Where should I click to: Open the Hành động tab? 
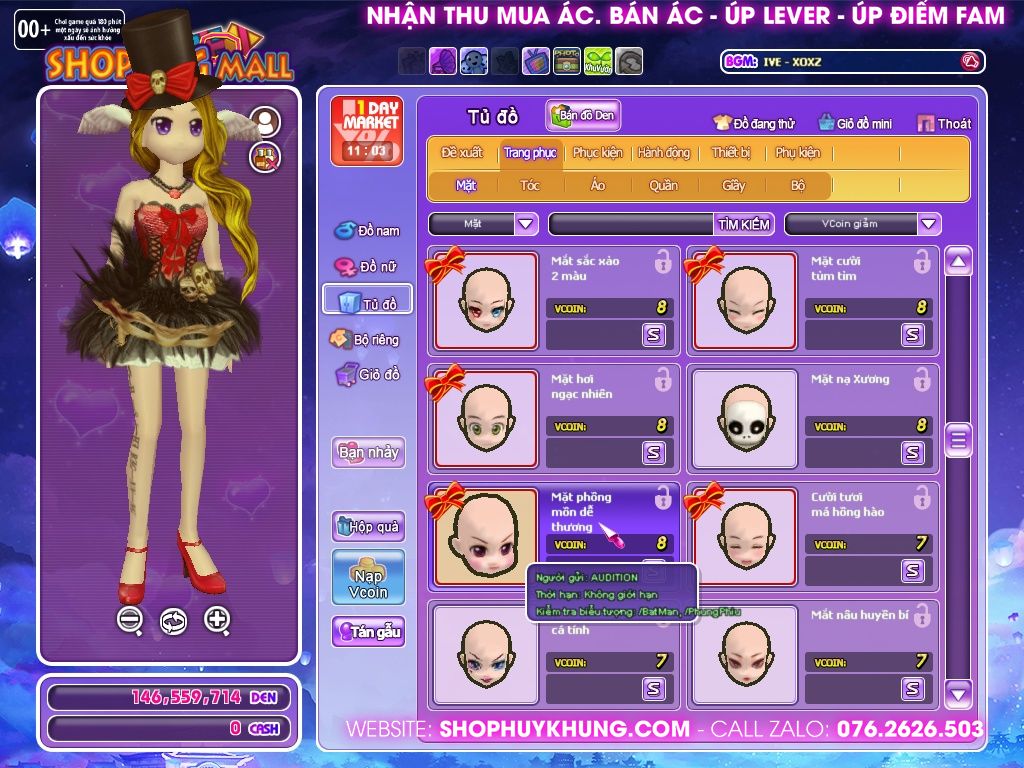(664, 153)
